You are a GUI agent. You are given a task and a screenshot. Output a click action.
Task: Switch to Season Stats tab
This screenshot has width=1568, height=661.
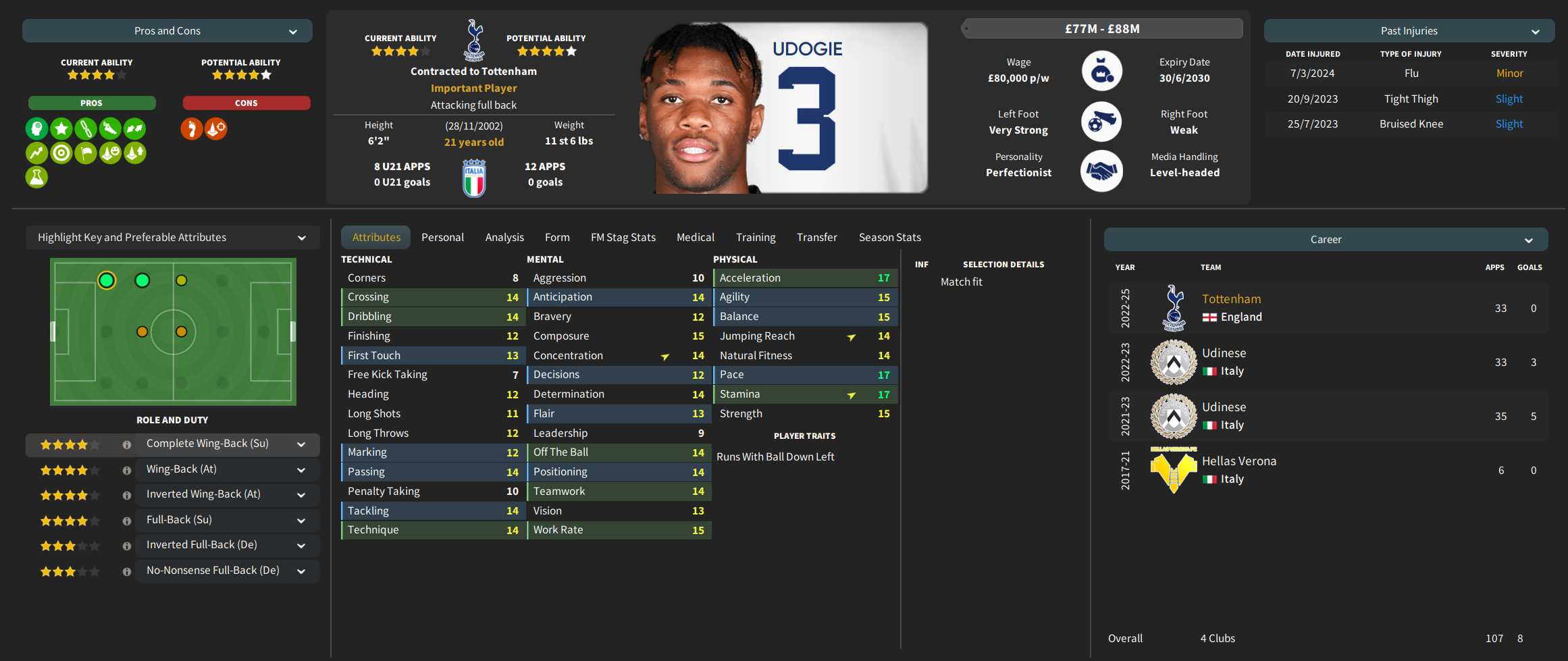click(x=889, y=238)
